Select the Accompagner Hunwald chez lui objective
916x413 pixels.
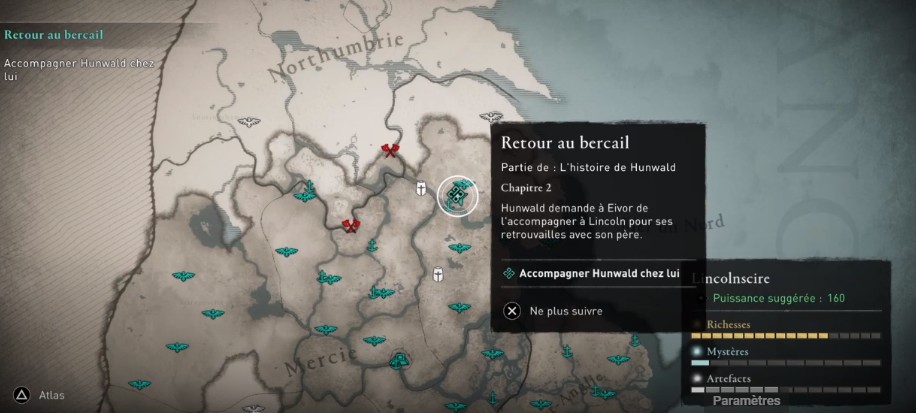pyautogui.click(x=598, y=273)
